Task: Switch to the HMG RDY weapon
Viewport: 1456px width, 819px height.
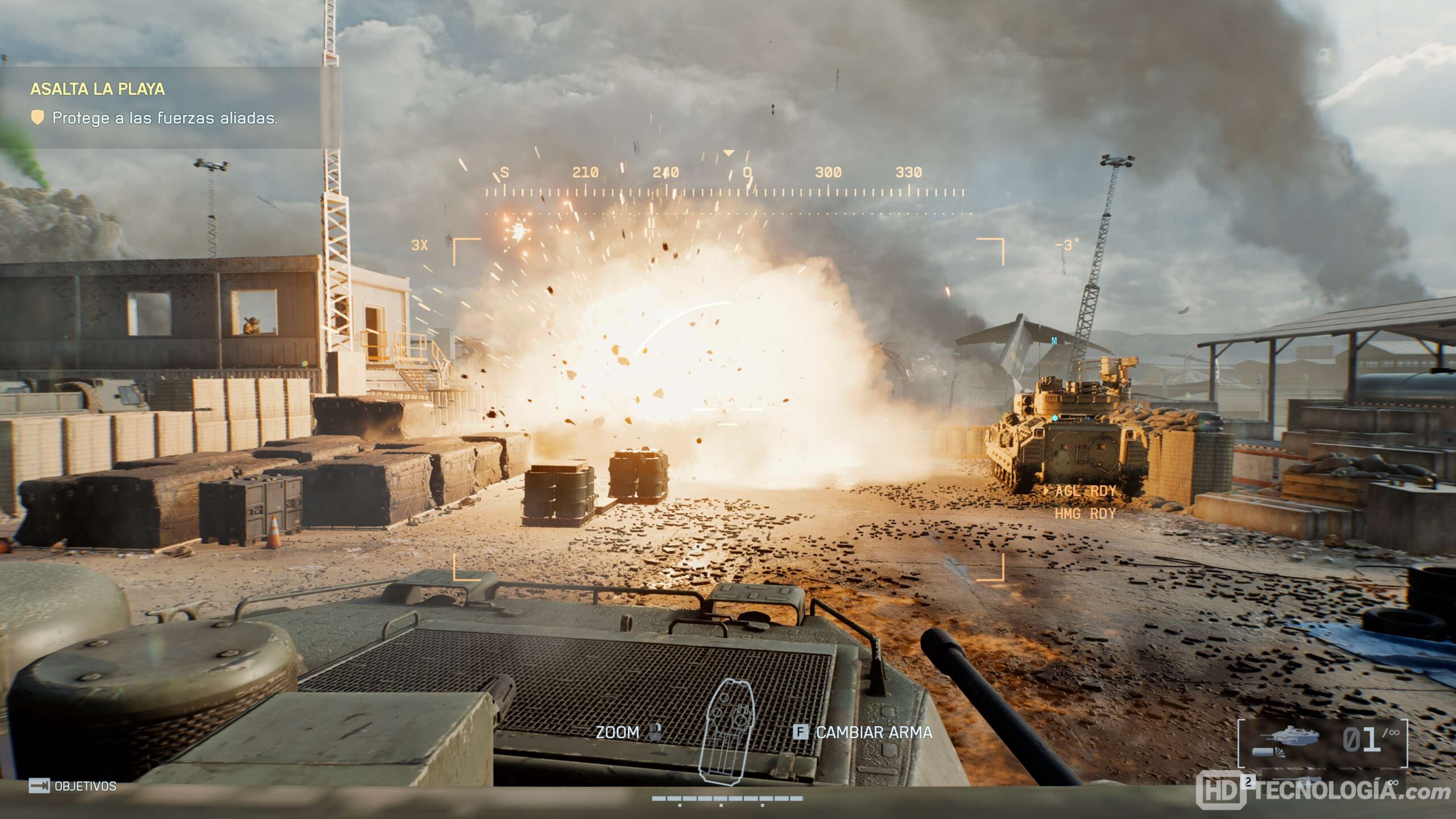Action: [x=1085, y=514]
